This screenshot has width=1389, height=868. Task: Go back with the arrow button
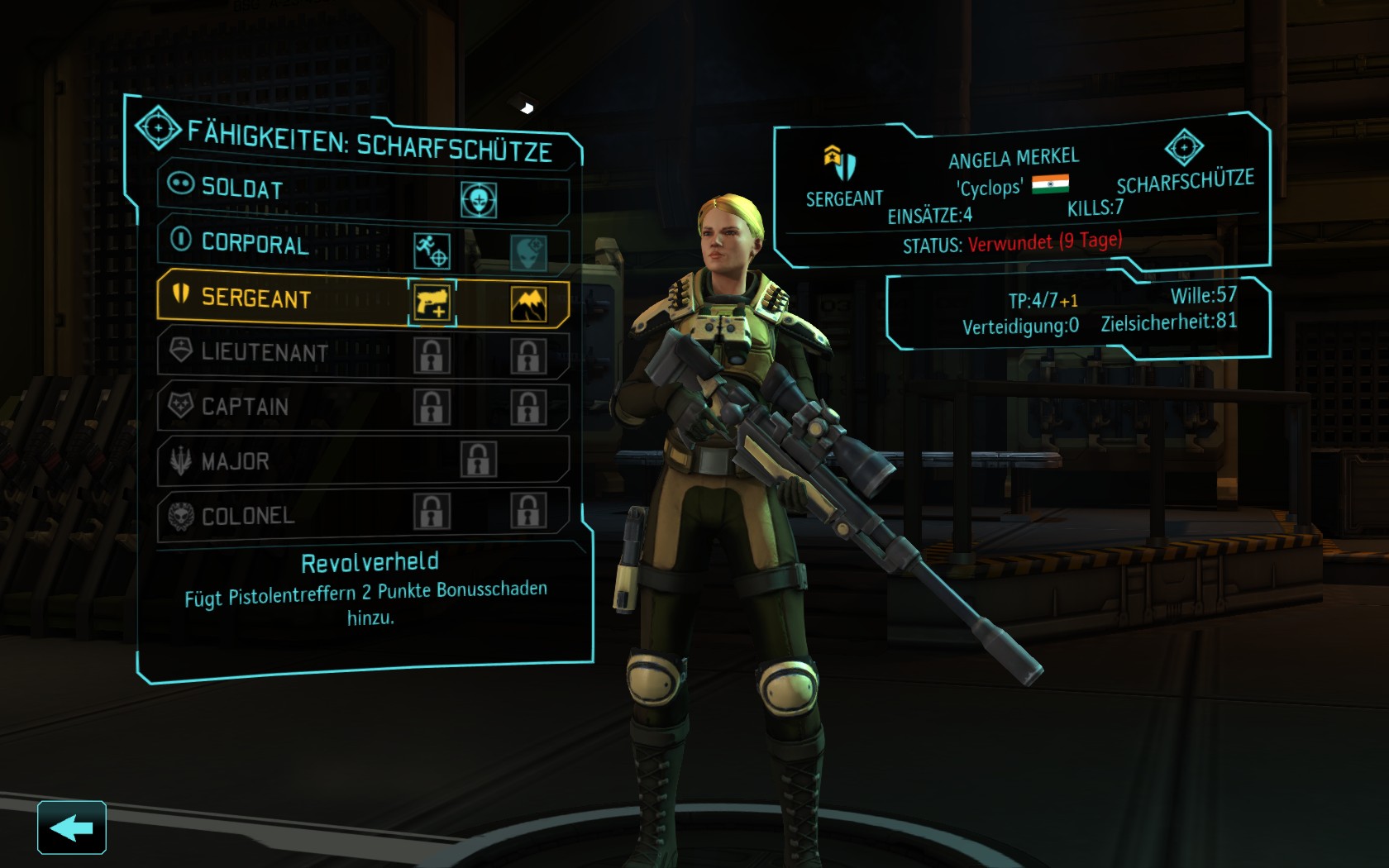pyautogui.click(x=71, y=827)
